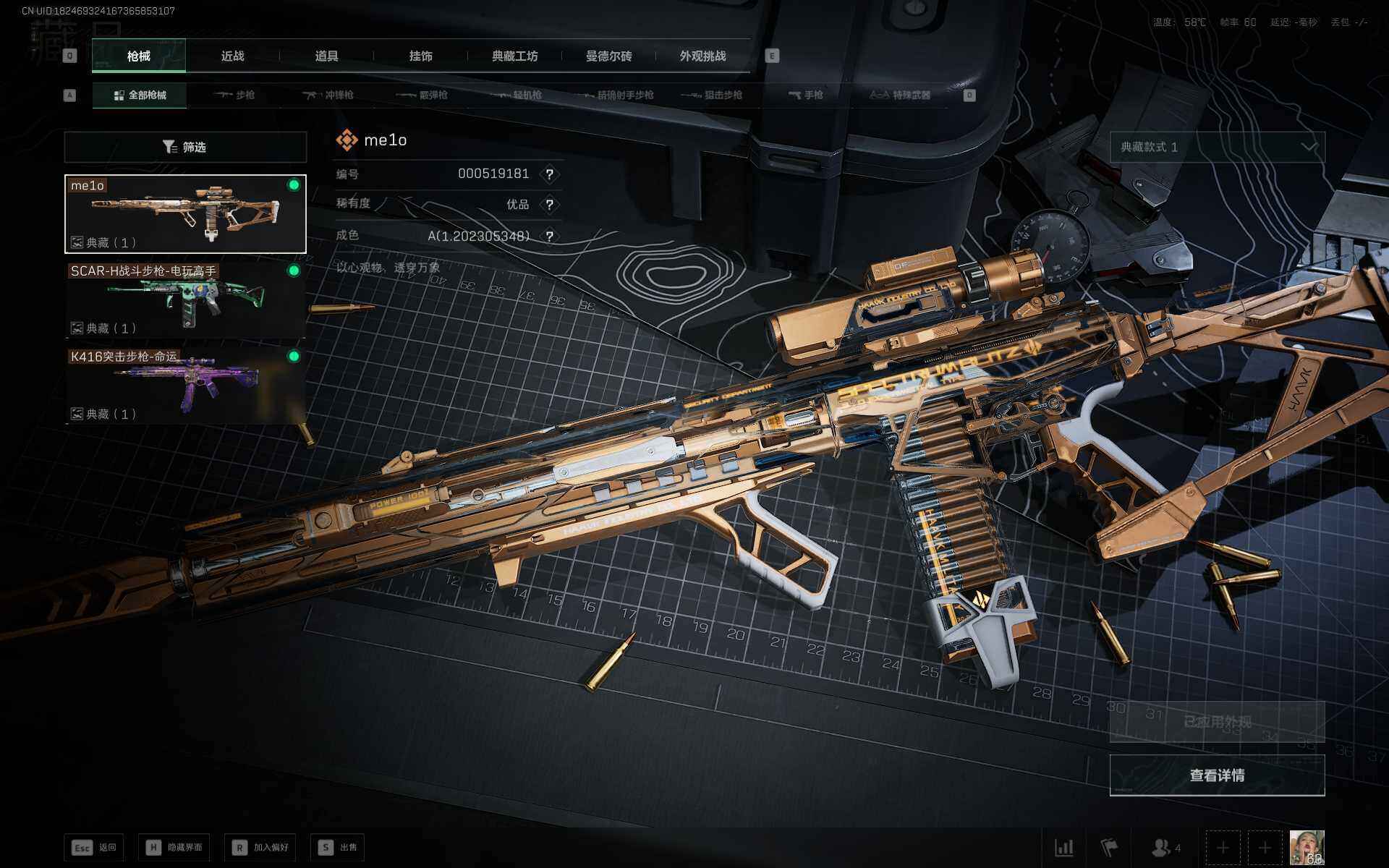Switch to the 近战 melee tab
Viewport: 1389px width, 868px height.
click(232, 56)
